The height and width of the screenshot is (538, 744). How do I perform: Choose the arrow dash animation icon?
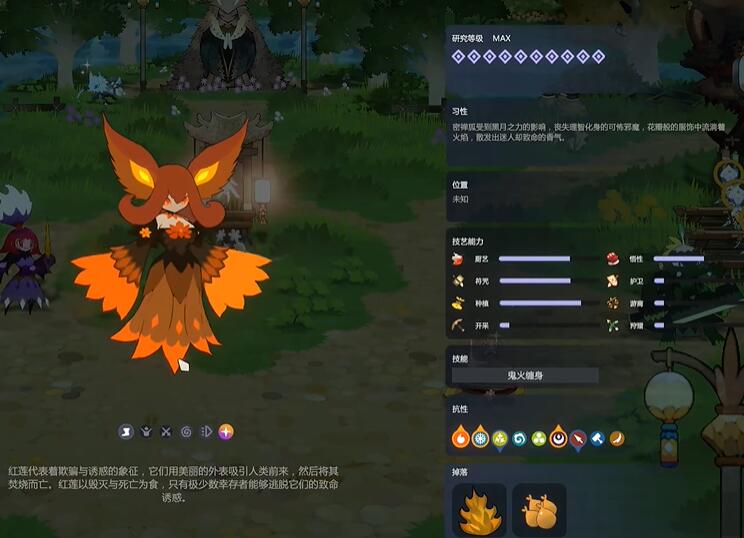coord(206,432)
